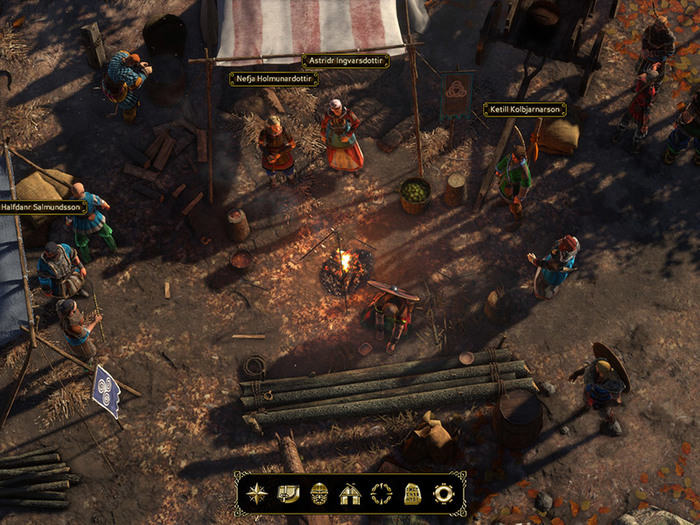Open the compass star map icon
This screenshot has height=525, width=700.
258,493
